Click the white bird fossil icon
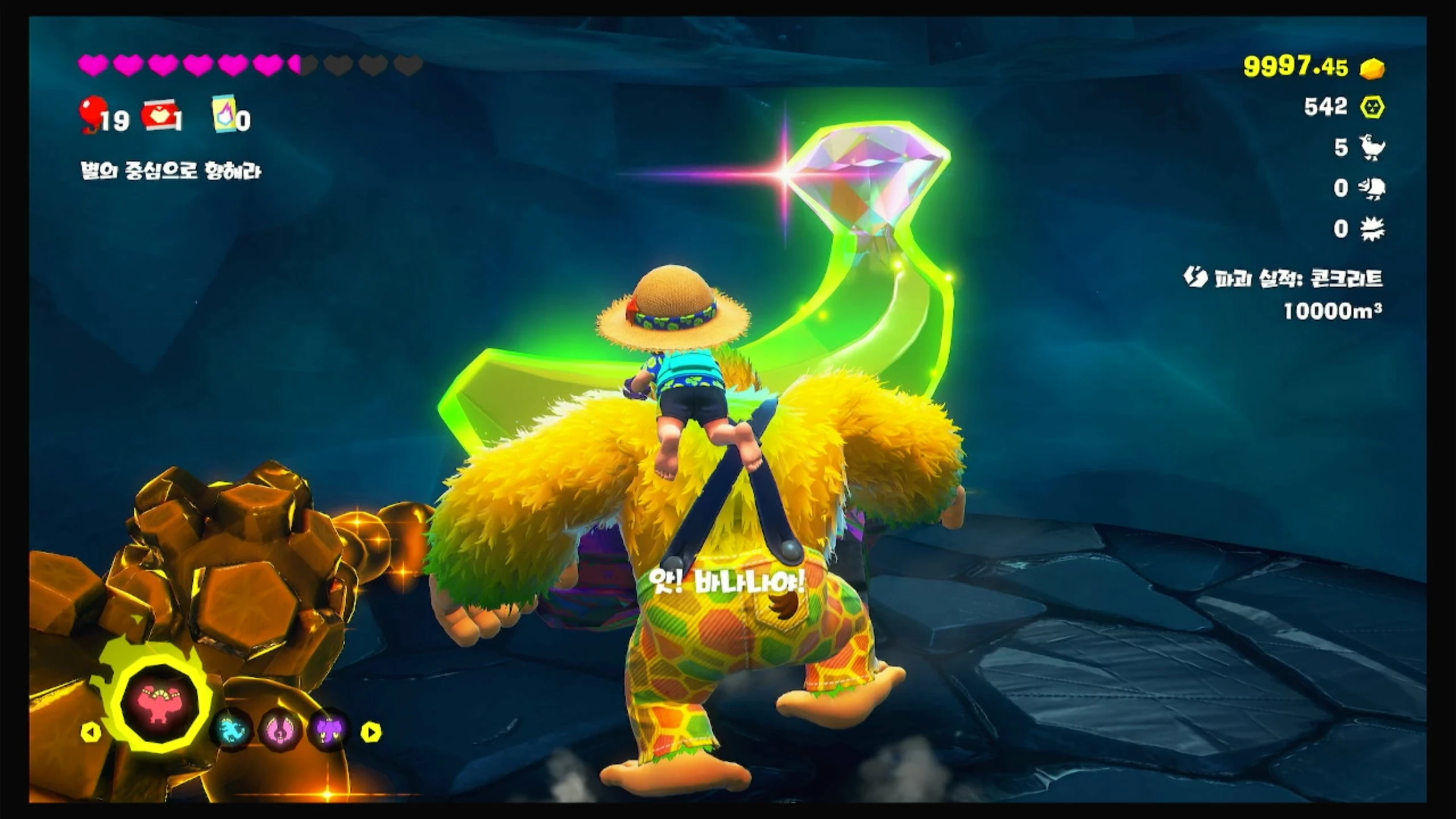This screenshot has width=1456, height=819. [1372, 148]
